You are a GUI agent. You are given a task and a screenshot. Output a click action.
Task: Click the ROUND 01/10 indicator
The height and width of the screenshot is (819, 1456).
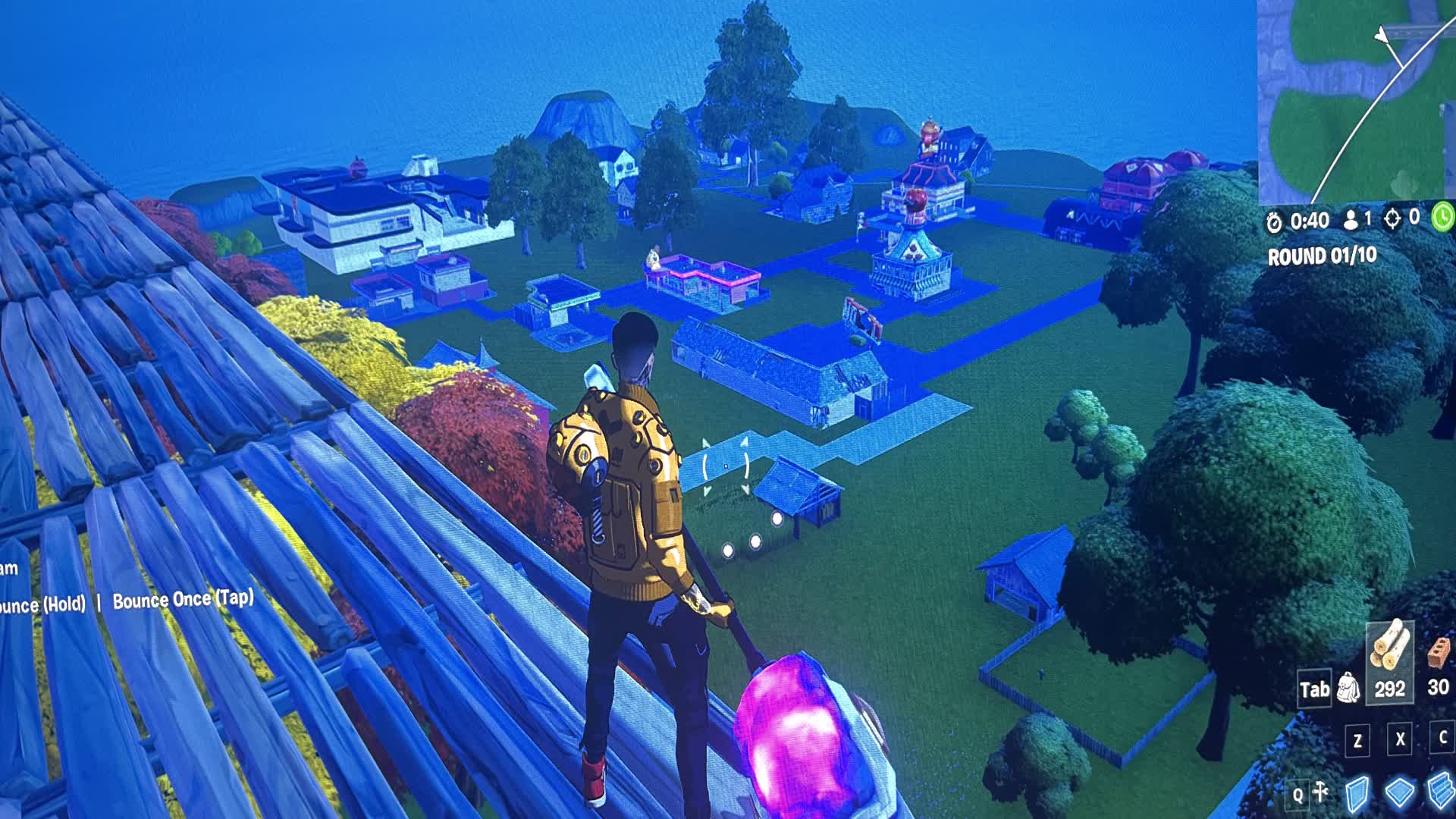click(x=1323, y=254)
